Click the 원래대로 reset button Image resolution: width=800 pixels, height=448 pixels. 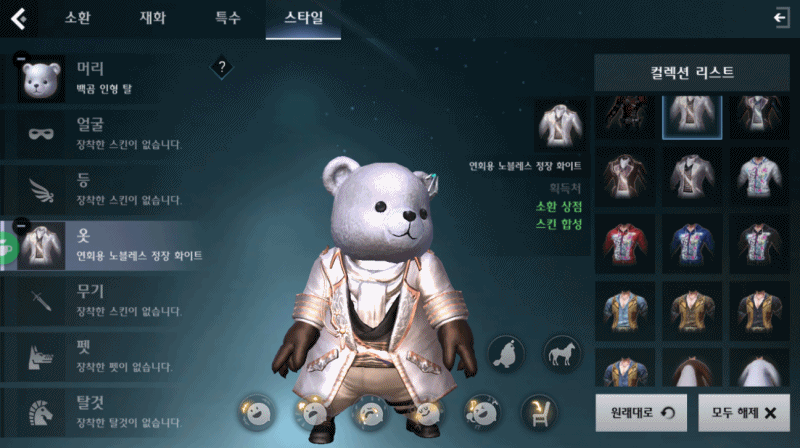click(636, 412)
